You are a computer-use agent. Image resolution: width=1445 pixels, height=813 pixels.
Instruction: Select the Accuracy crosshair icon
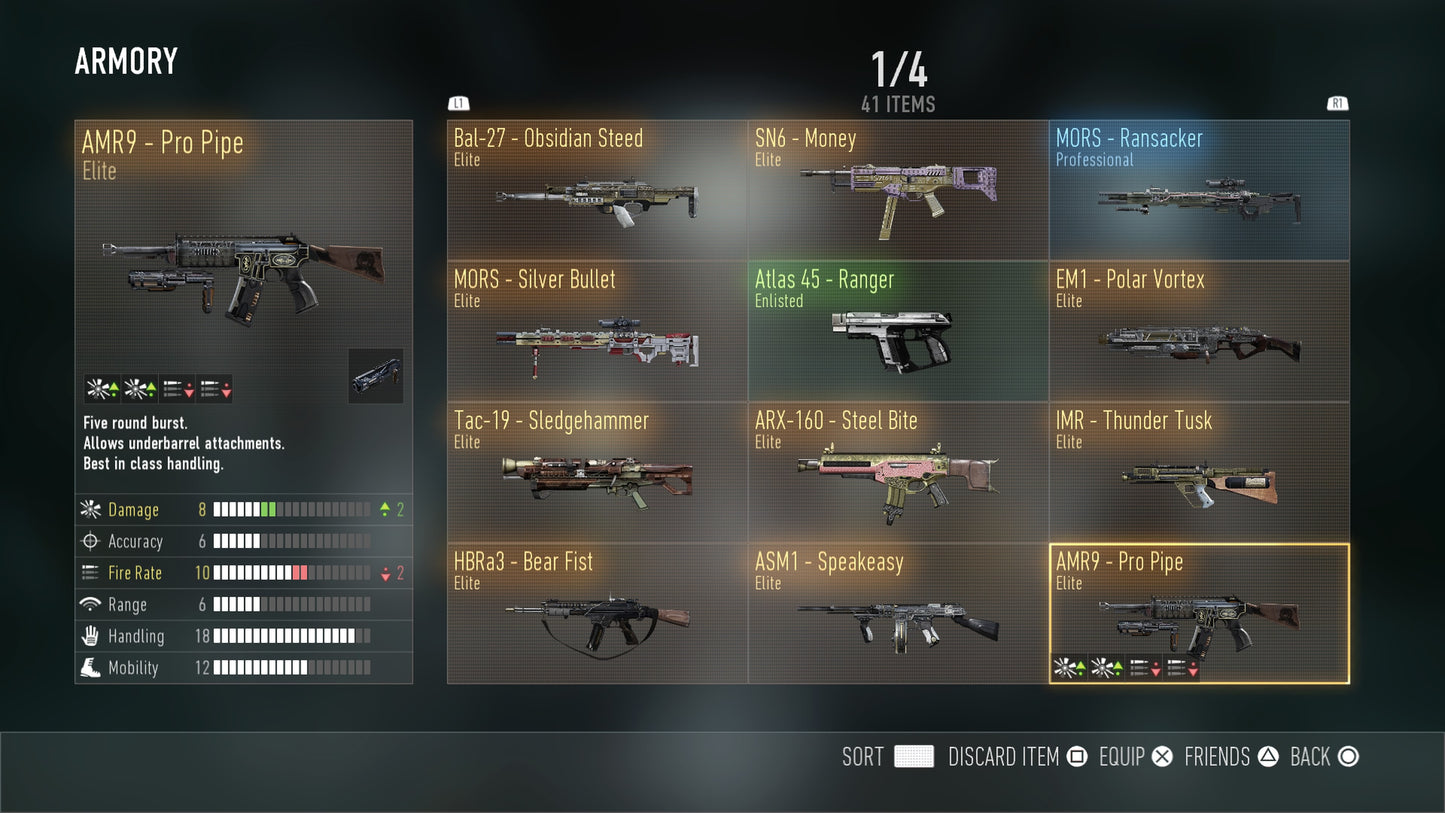[88, 541]
